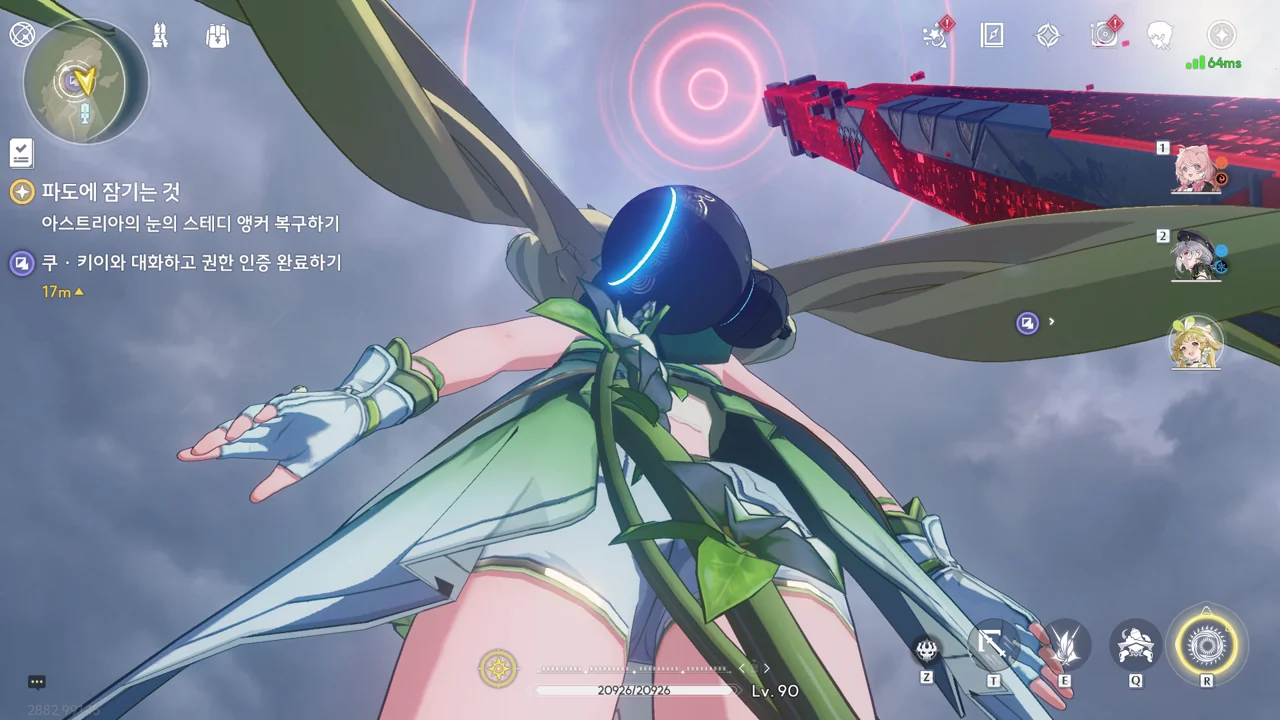Trigger the resonance skill labeled E
Image resolution: width=1280 pixels, height=720 pixels.
(1064, 645)
